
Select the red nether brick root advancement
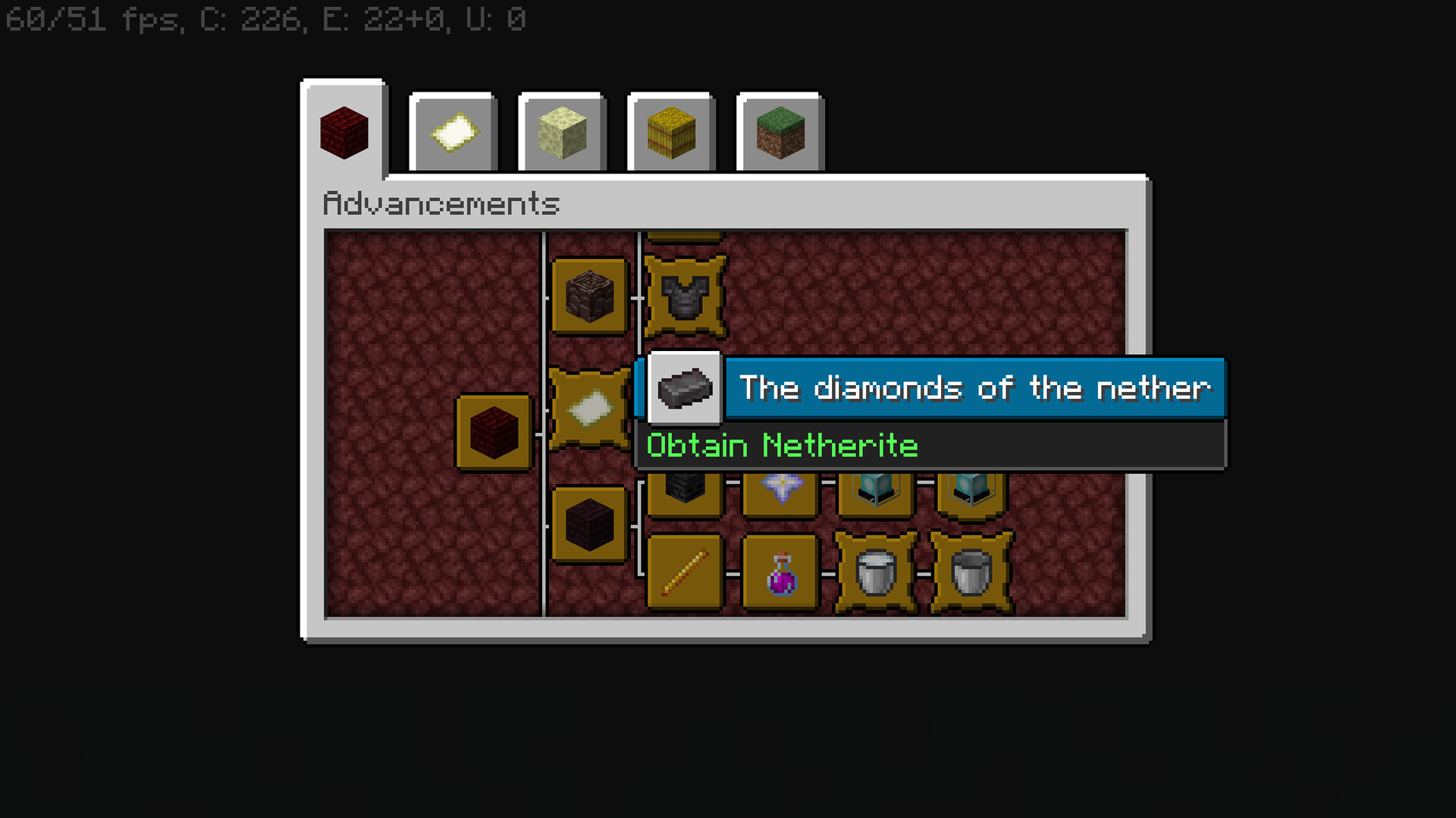pyautogui.click(x=494, y=432)
